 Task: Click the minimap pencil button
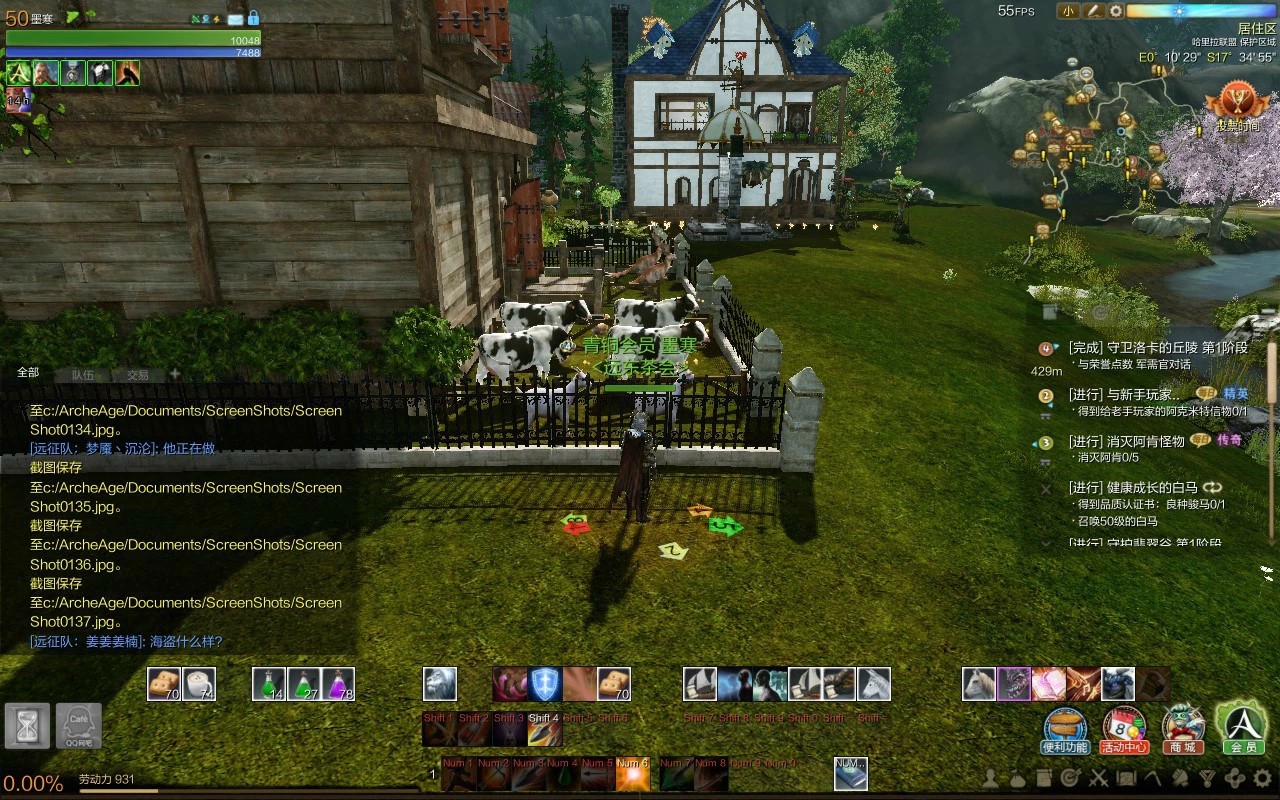[x=1093, y=11]
